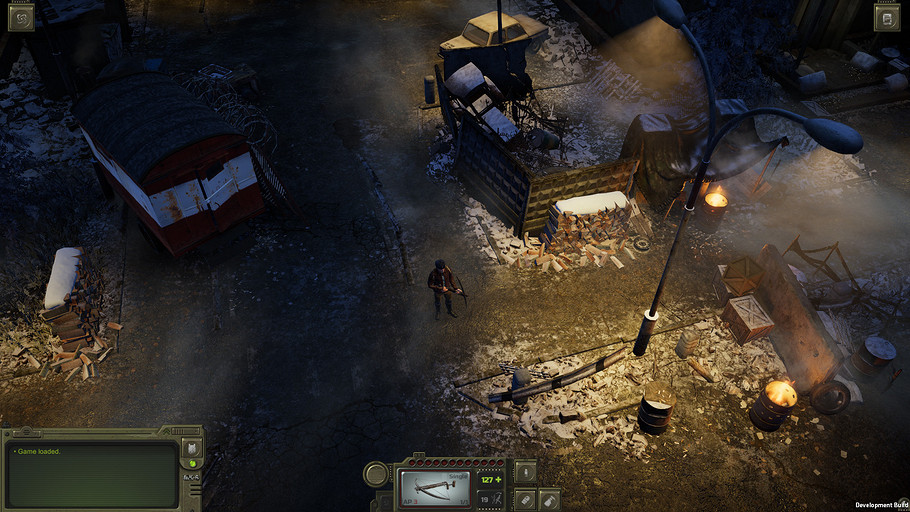Toggle the green light button beside the log
Viewport: 910px width, 512px height.
tap(192, 464)
